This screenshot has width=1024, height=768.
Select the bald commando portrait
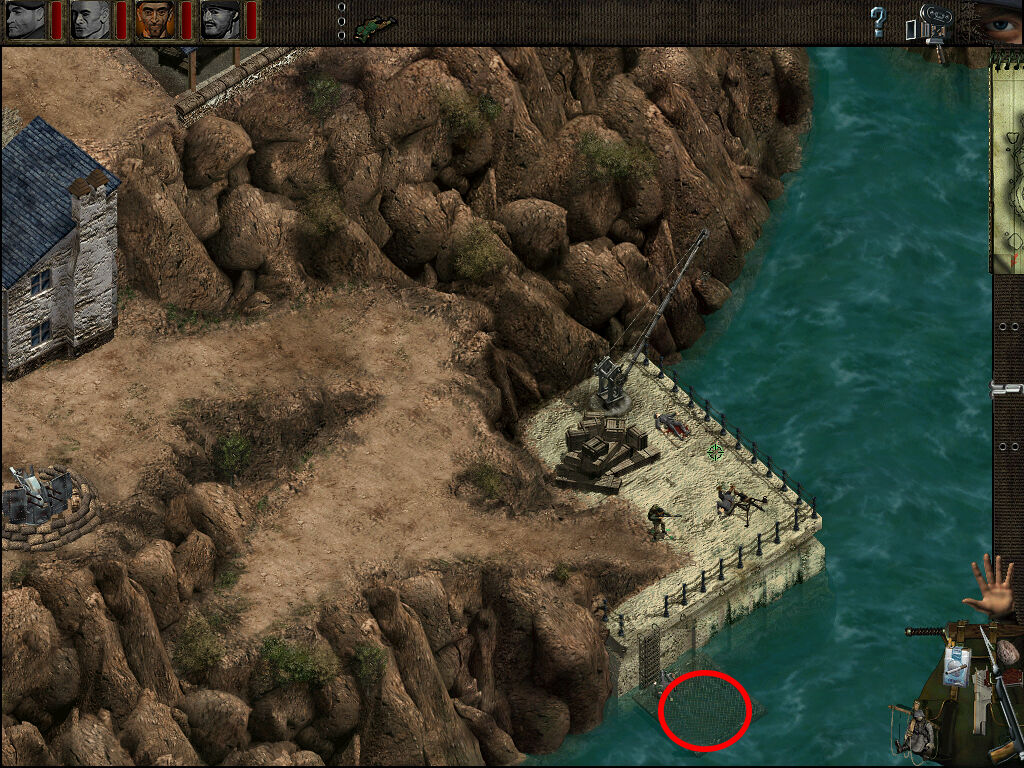tap(90, 19)
